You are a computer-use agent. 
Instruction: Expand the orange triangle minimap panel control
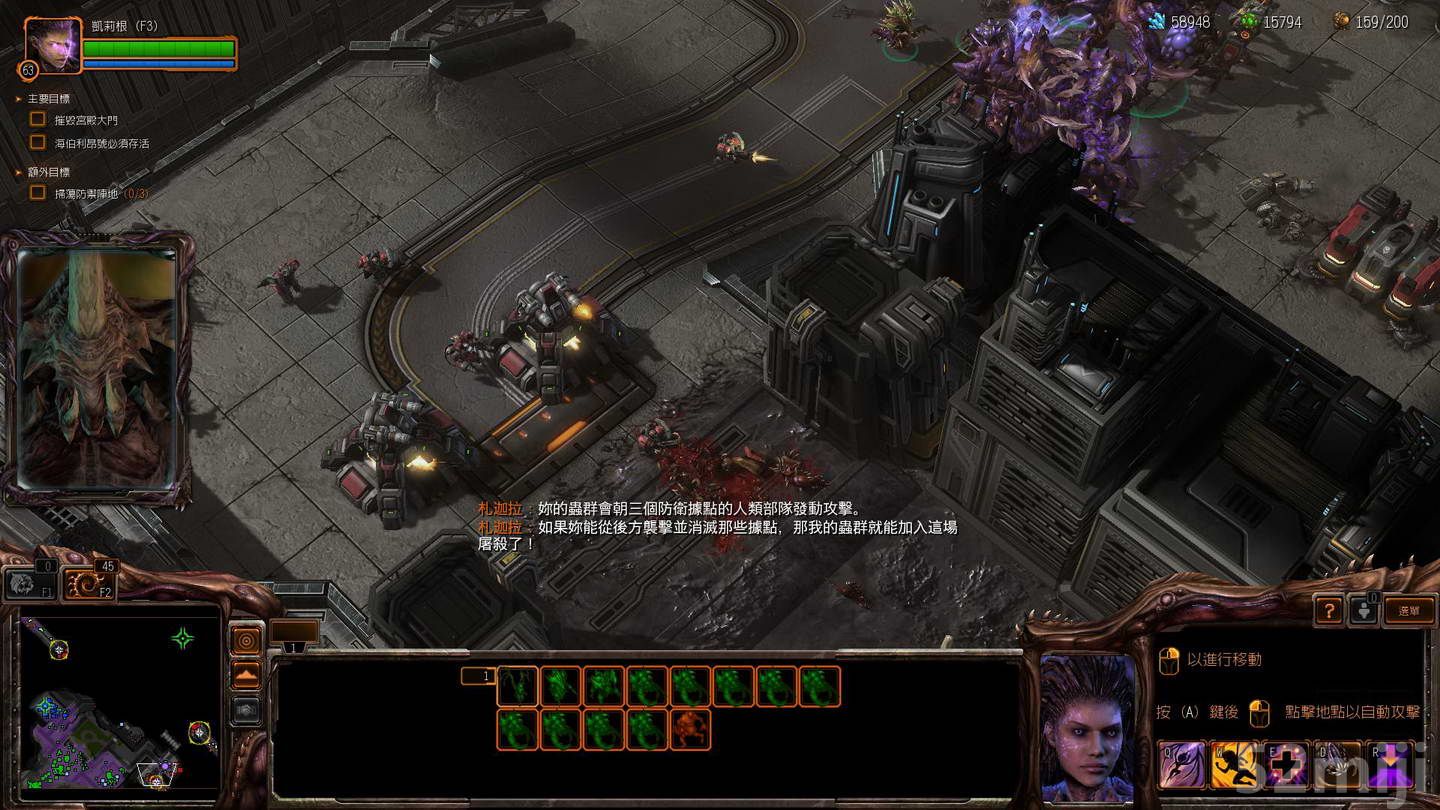click(x=245, y=674)
